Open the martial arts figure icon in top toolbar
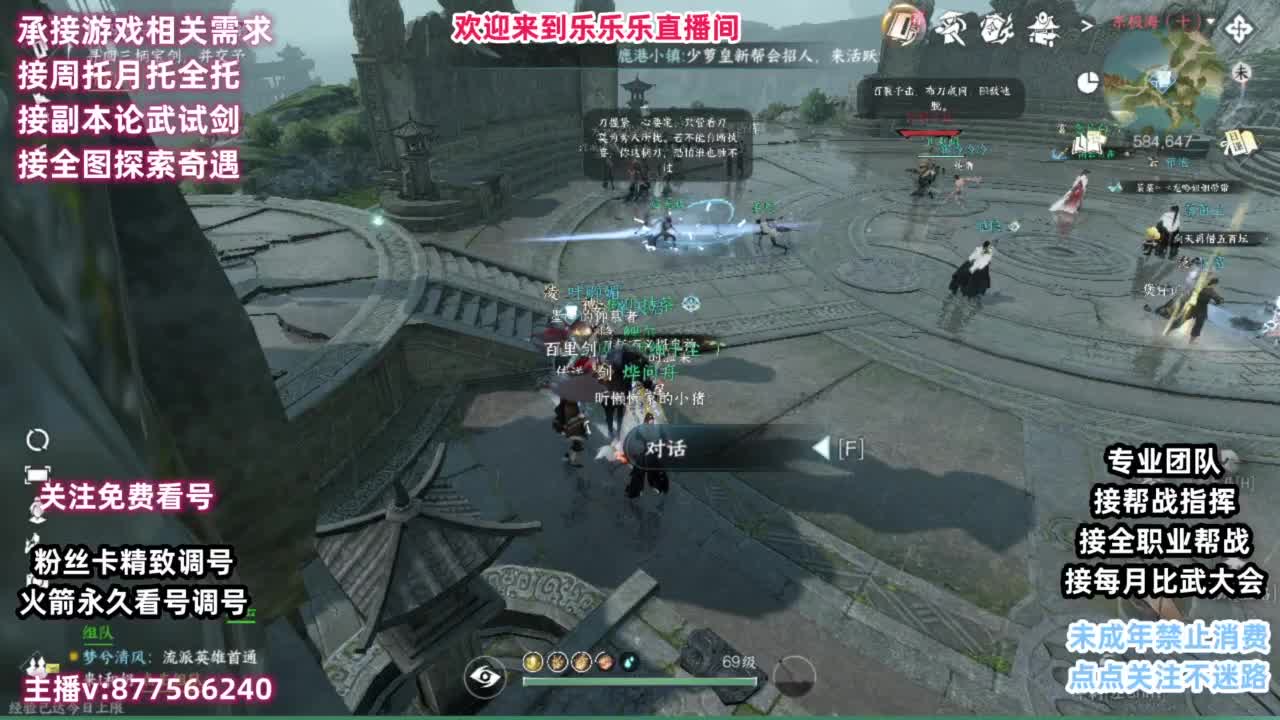The image size is (1280, 720). (952, 28)
